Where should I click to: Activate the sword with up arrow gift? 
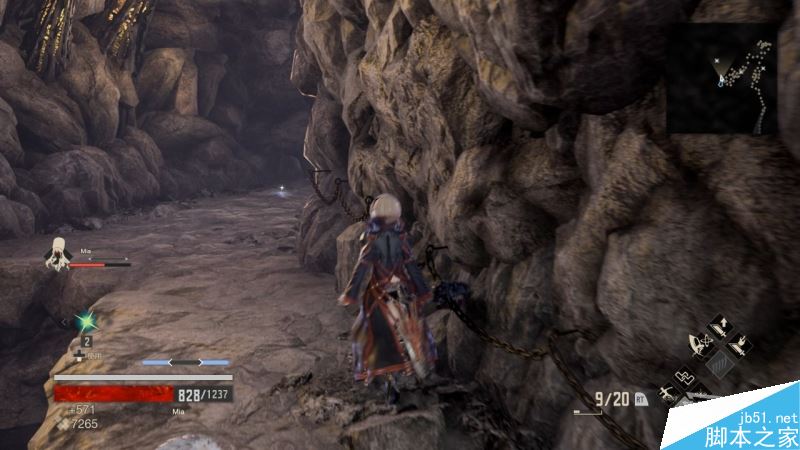(718, 328)
